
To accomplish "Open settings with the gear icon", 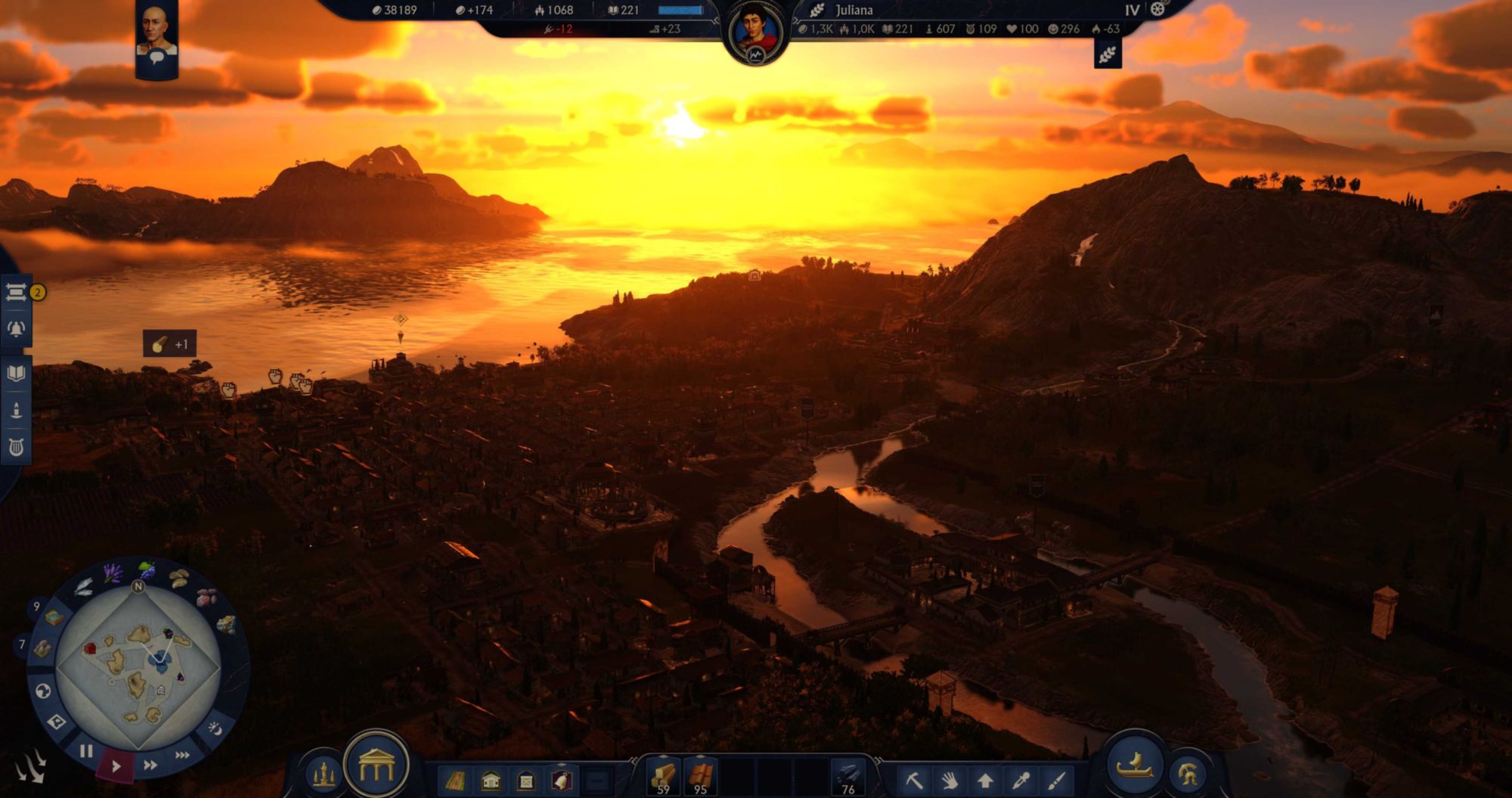I will coord(1157,10).
